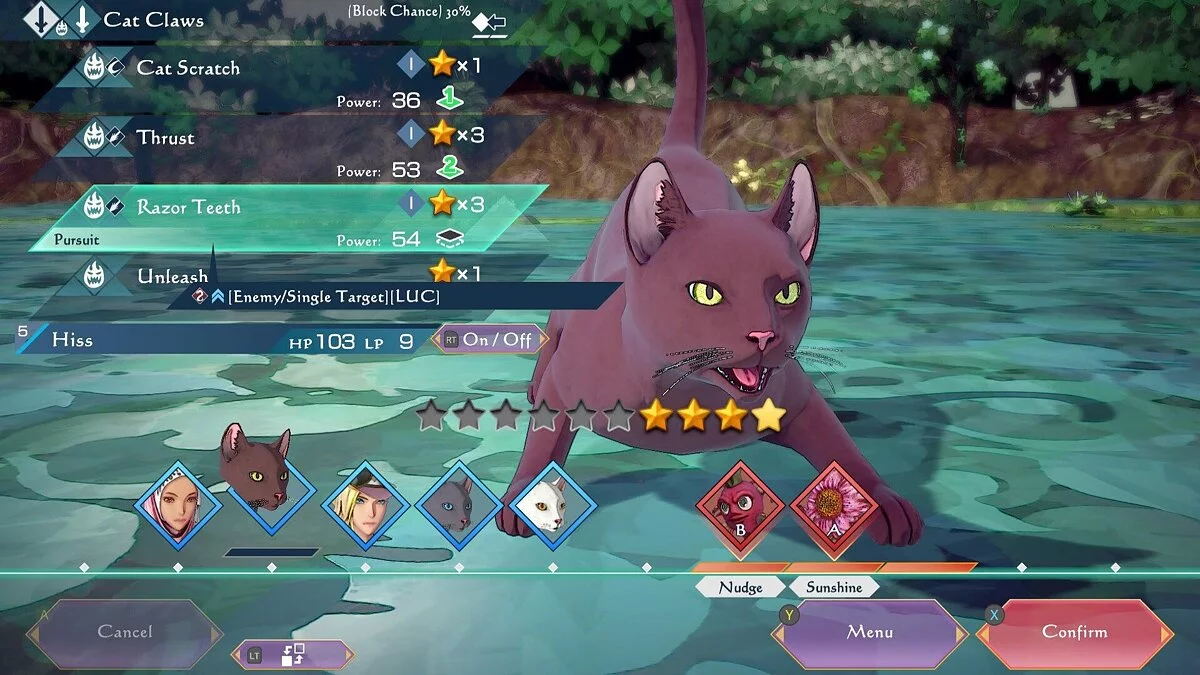Confirm the selected action
The height and width of the screenshot is (675, 1200).
[x=1075, y=632]
